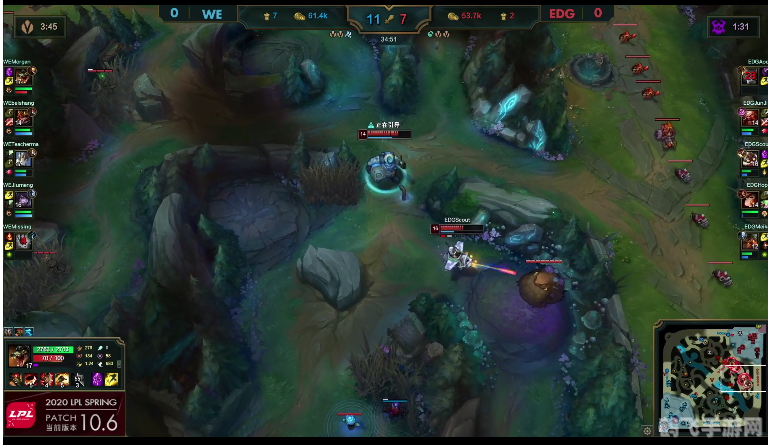This screenshot has width=768, height=445.
Task: Click the LPL logo badge
Action: 19,415
